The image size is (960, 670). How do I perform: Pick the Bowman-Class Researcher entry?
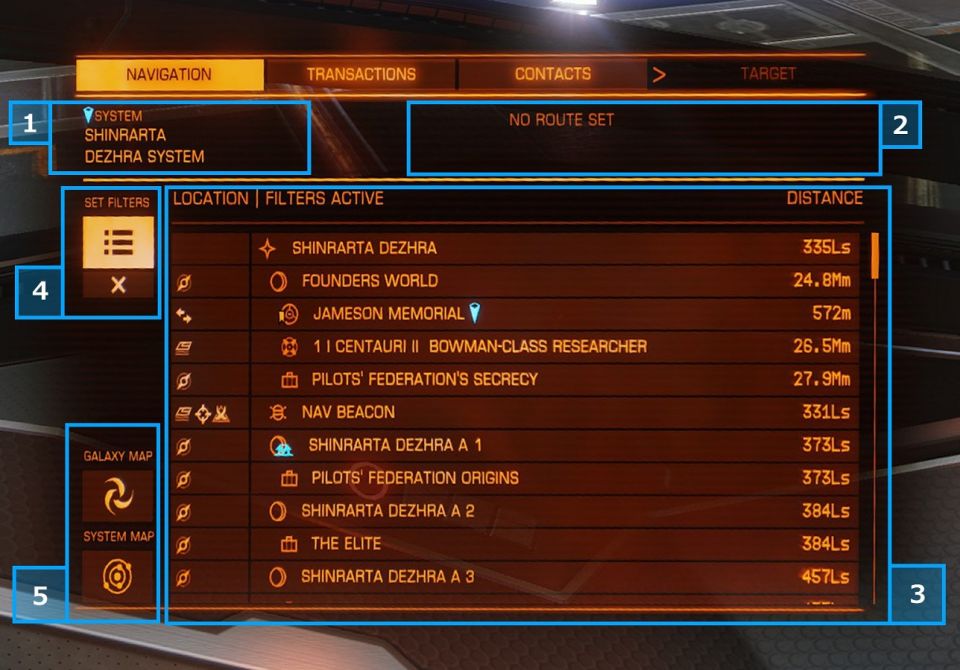(x=555, y=347)
